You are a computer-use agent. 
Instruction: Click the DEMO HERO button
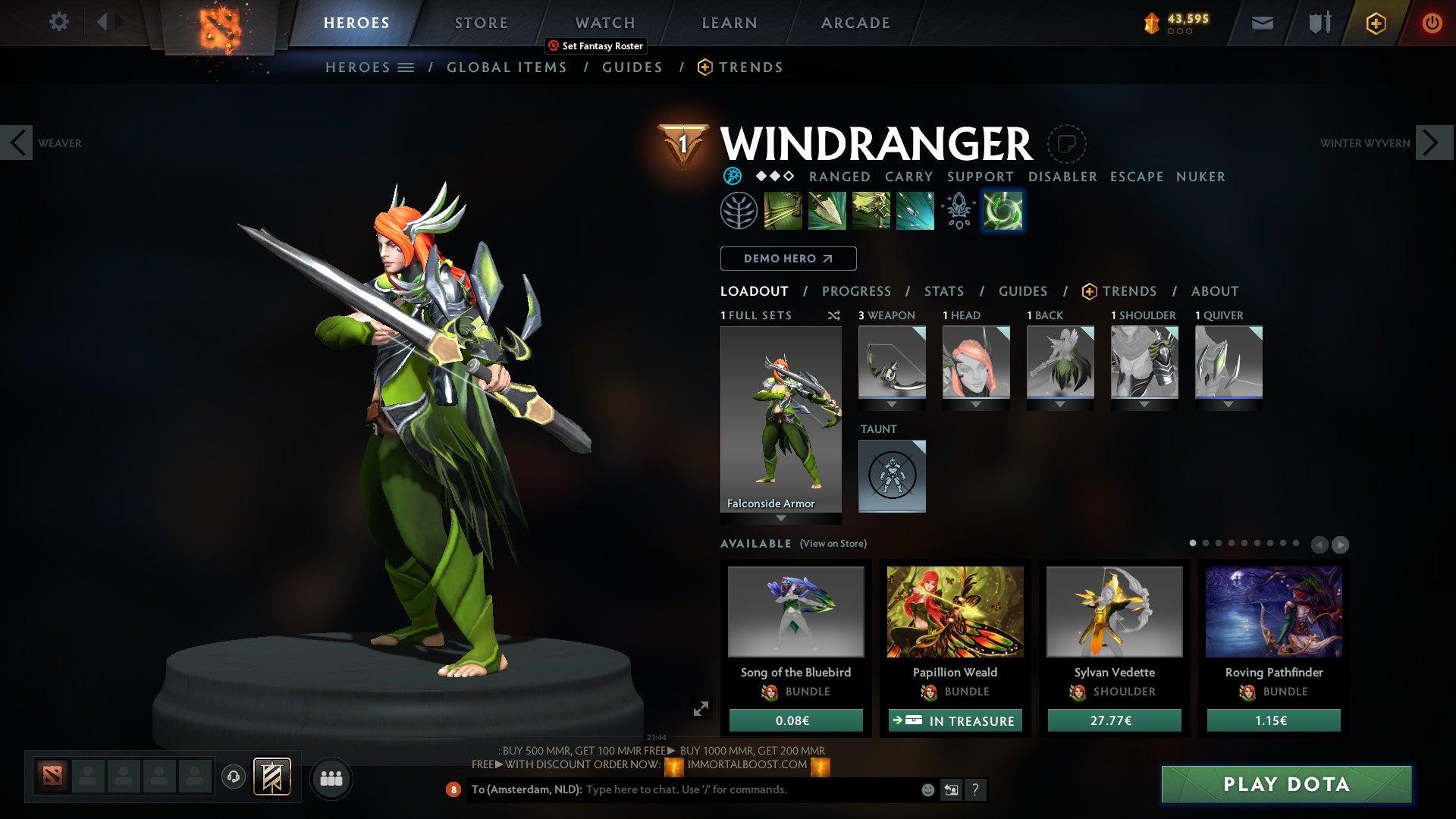tap(787, 259)
